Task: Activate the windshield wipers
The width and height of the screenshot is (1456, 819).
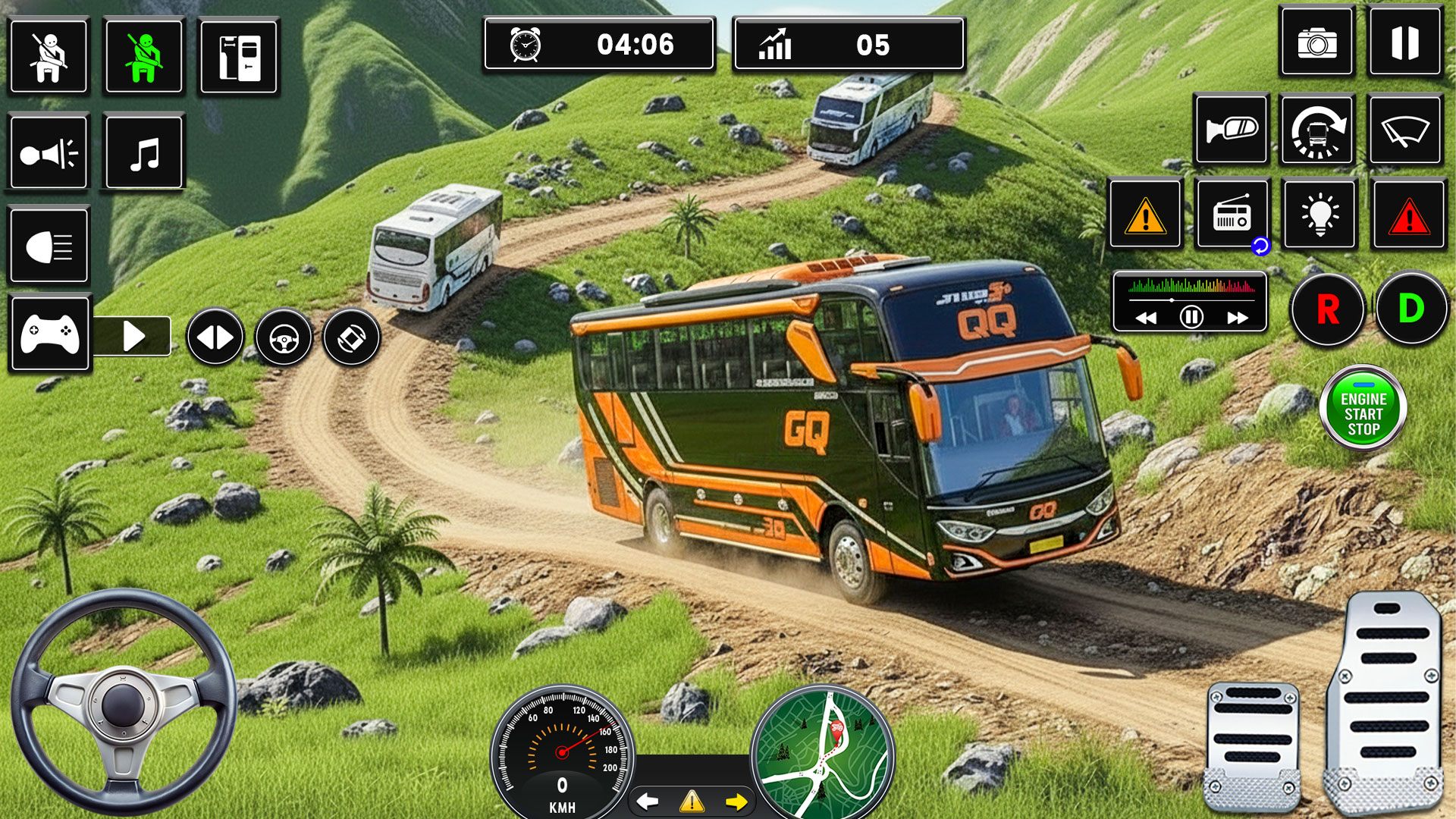Action: coord(1407,130)
